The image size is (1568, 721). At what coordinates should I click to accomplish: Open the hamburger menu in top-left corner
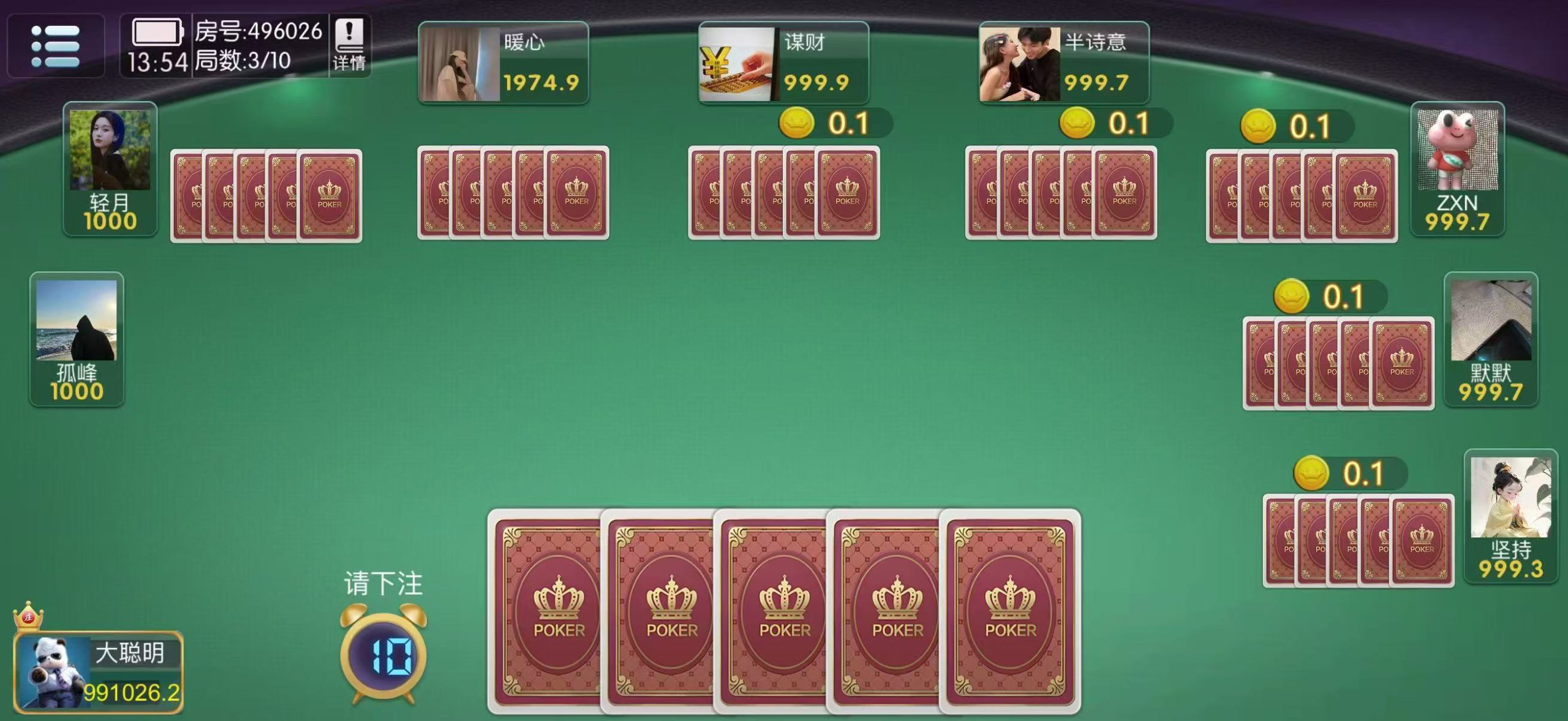coord(55,46)
